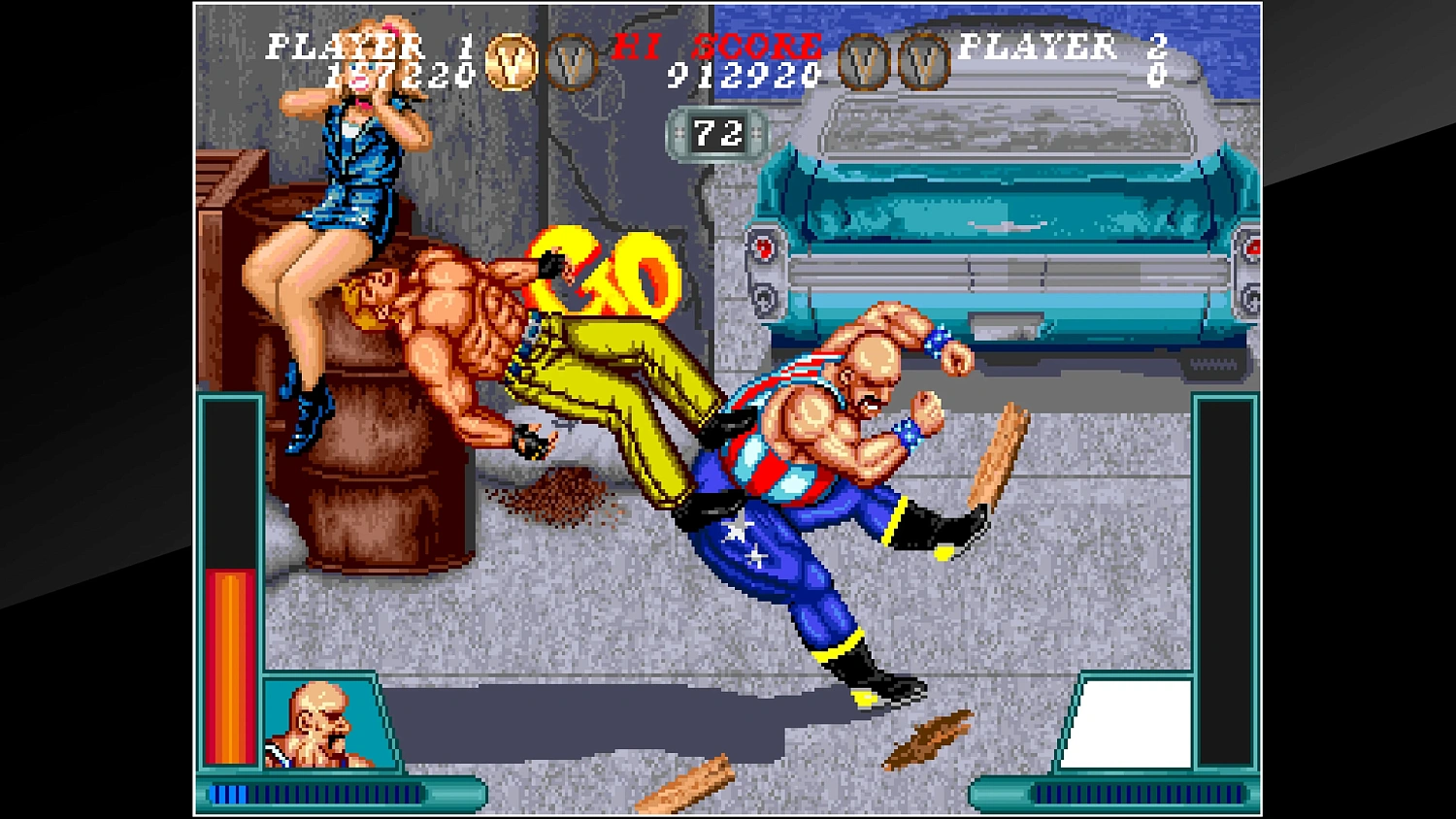Image resolution: width=1456 pixels, height=819 pixels.
Task: Click the timer display showing 72
Action: (715, 132)
